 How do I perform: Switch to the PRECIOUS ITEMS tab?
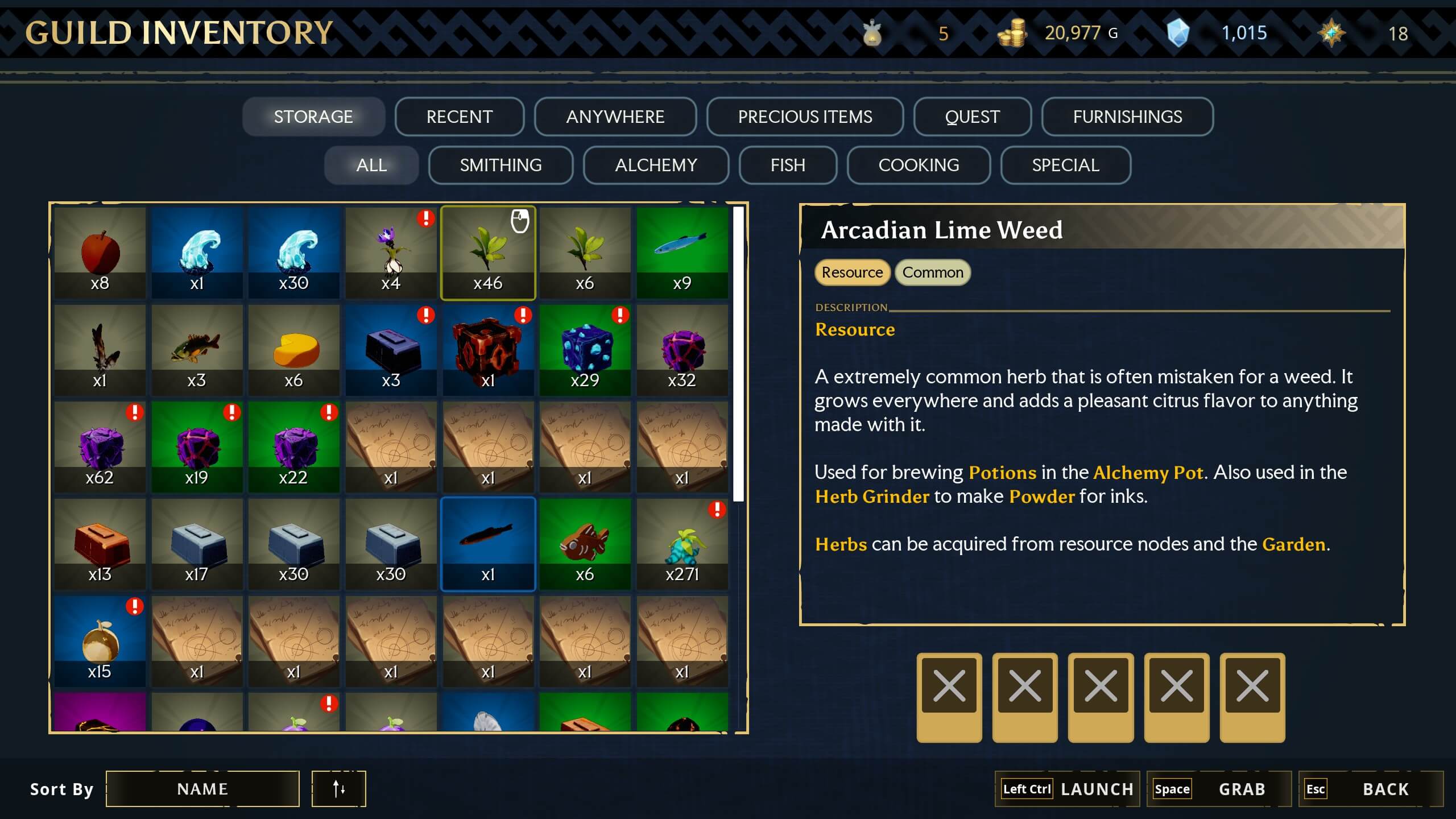pyautogui.click(x=805, y=117)
